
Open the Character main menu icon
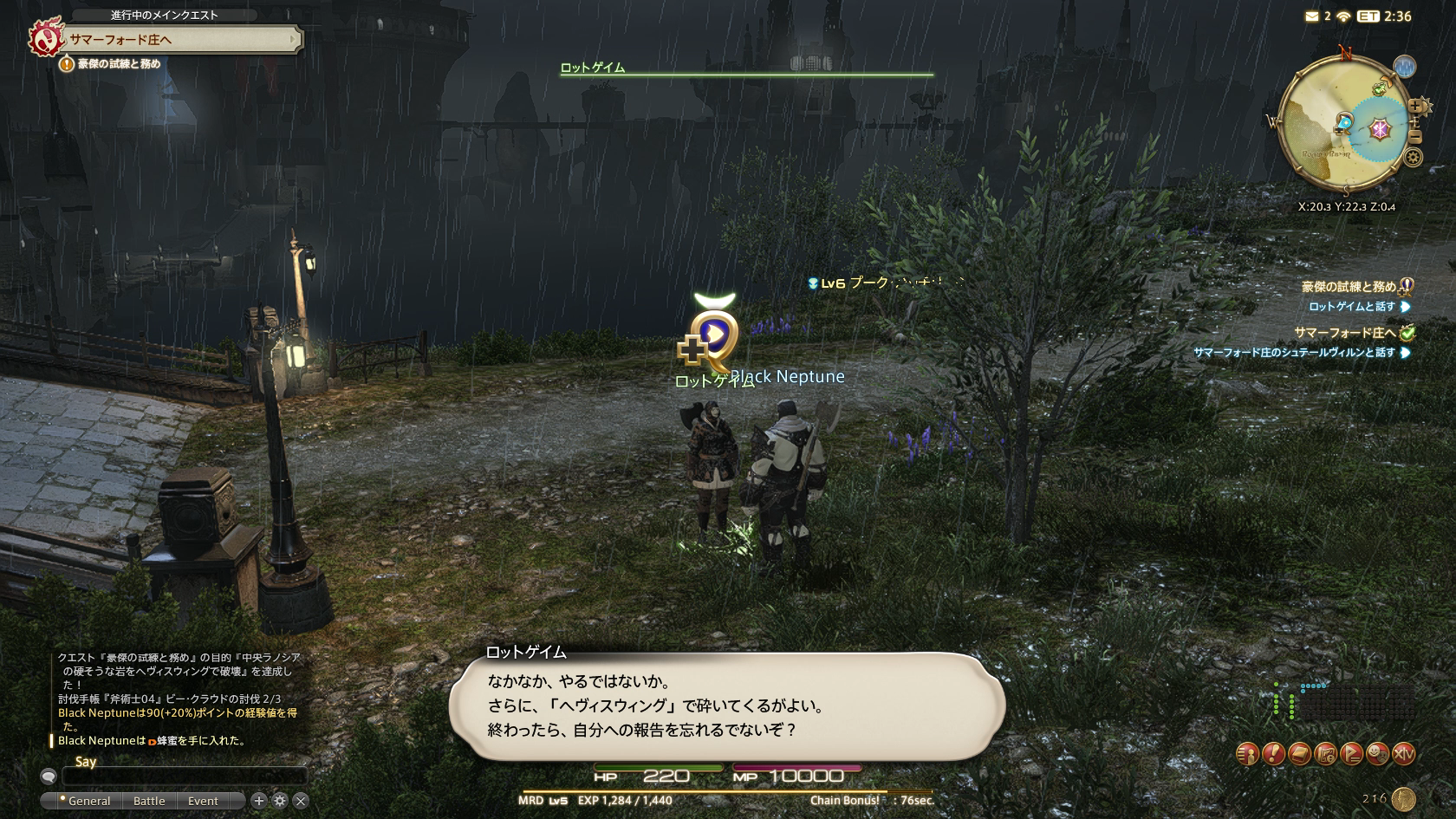point(1247,754)
